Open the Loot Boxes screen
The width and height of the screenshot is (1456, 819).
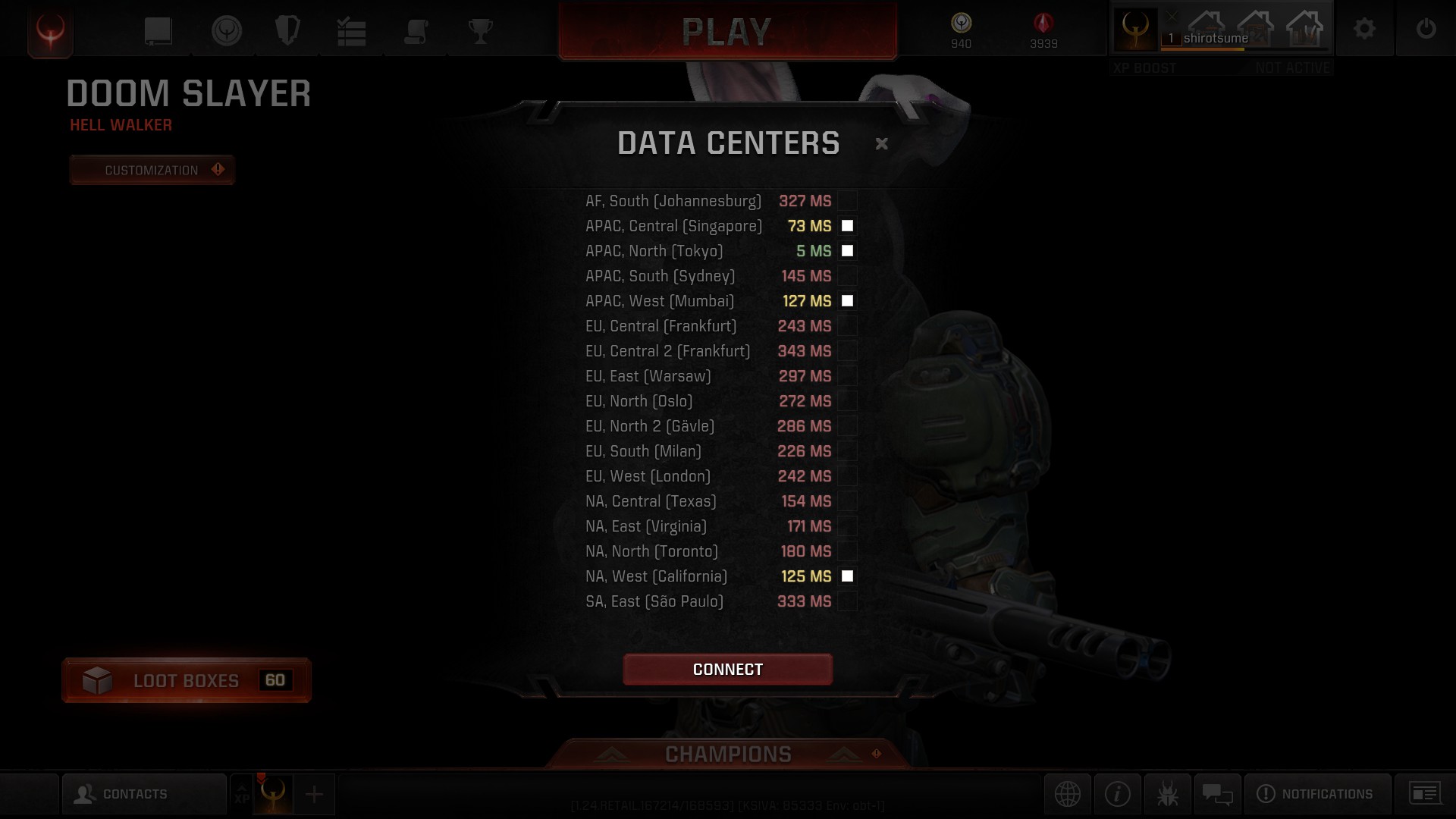point(187,680)
